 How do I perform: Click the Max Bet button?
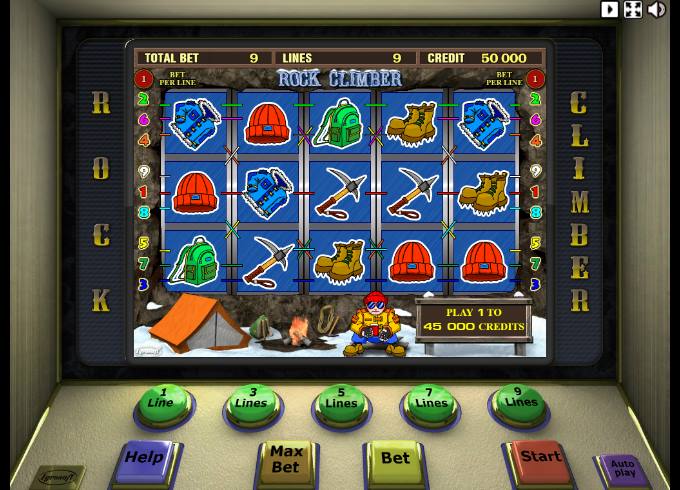(285, 460)
